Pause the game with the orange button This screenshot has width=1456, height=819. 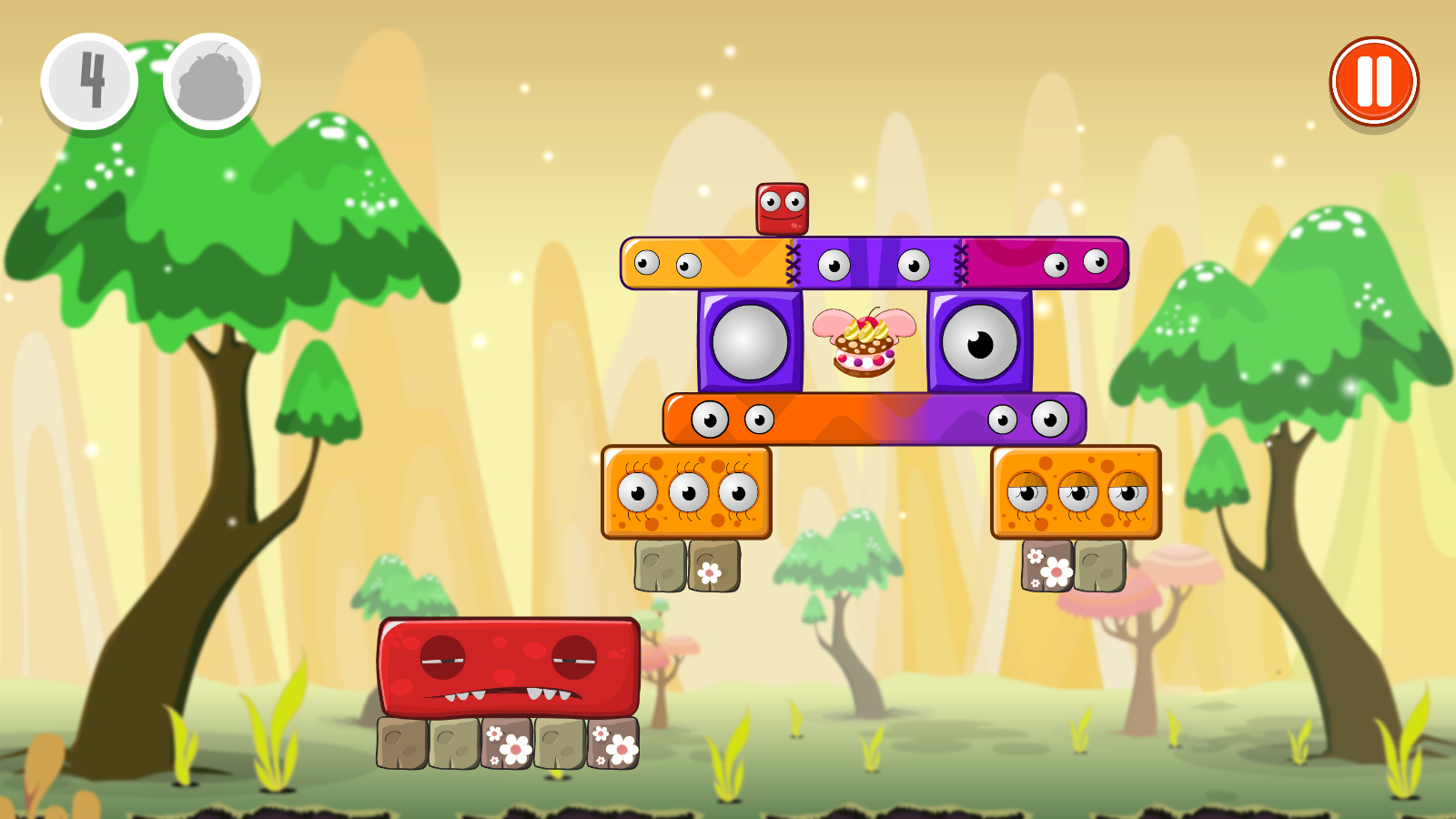1373,82
